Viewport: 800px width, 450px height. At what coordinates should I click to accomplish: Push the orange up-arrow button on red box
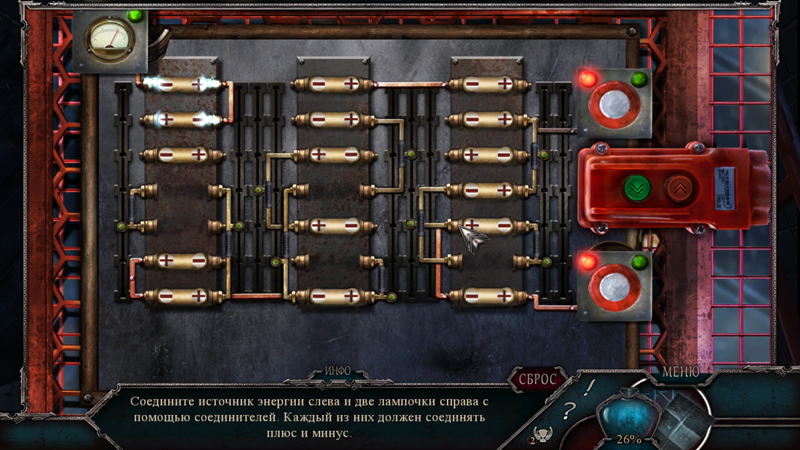[680, 187]
